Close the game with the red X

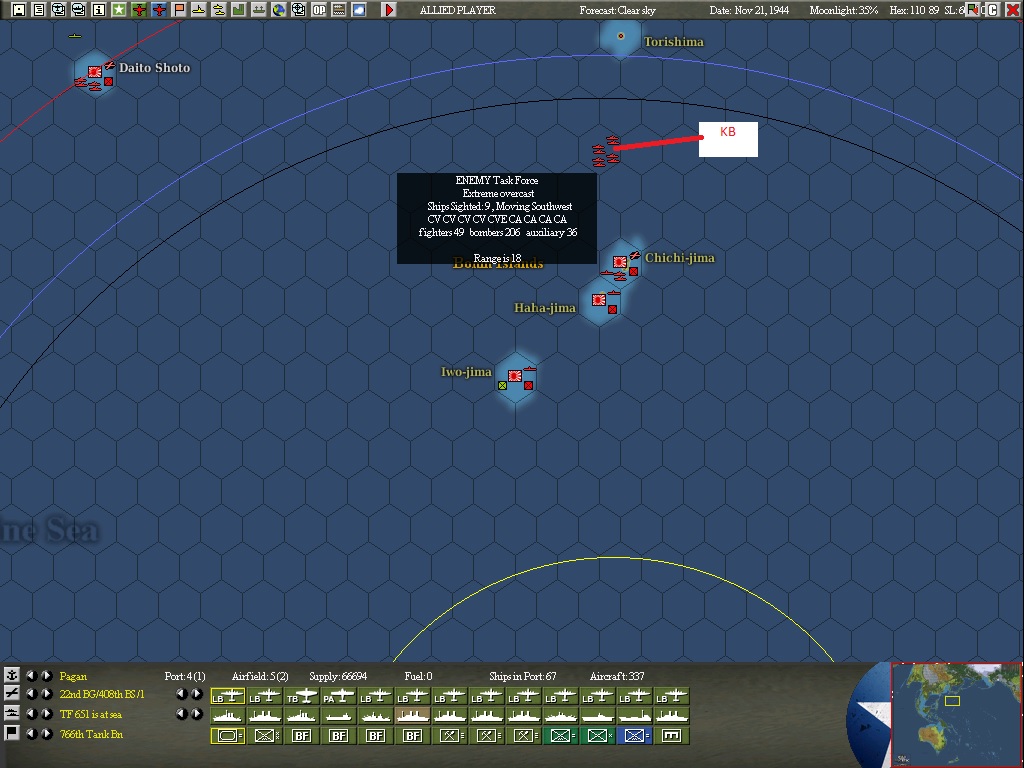1015,10
